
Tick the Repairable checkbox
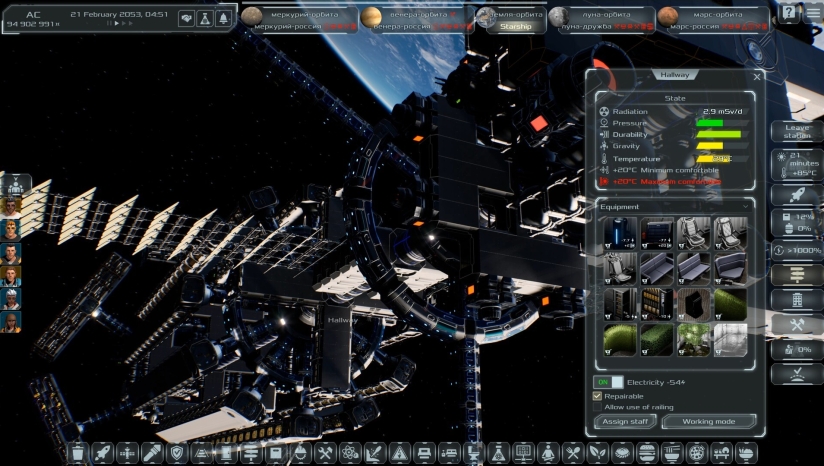point(598,396)
